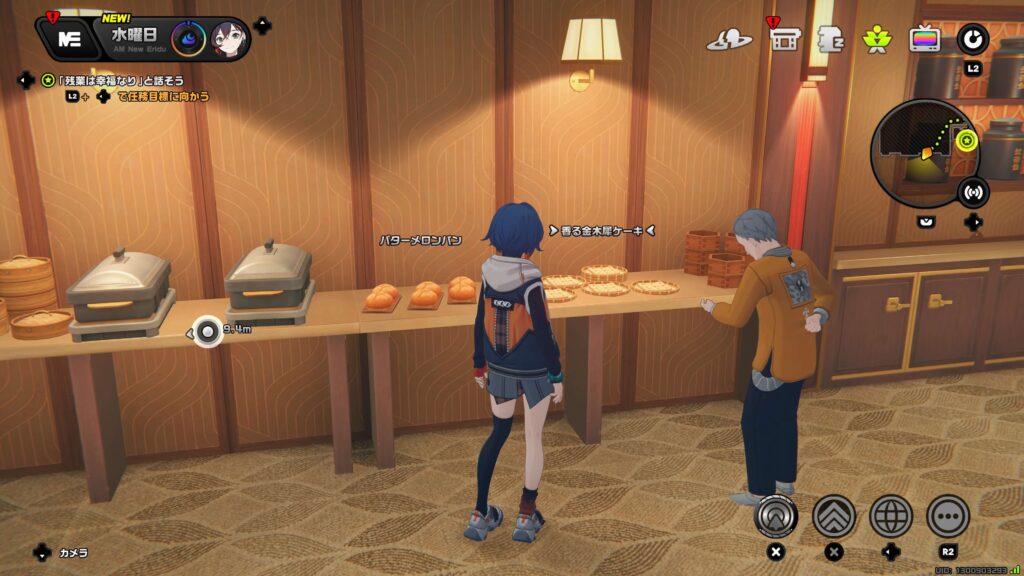Select the character portrait avatar
This screenshot has height=576, width=1024.
(x=227, y=39)
